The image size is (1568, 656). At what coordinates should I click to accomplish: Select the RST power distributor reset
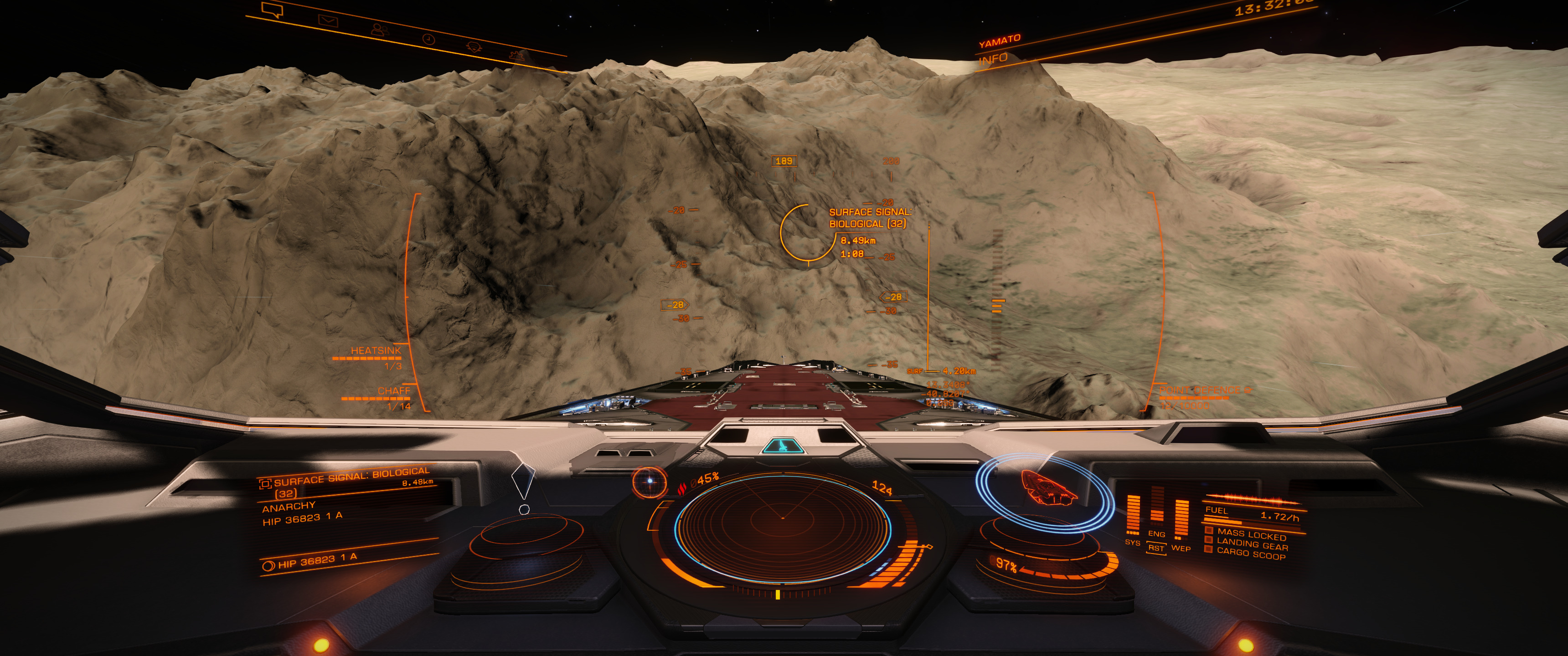[1156, 548]
